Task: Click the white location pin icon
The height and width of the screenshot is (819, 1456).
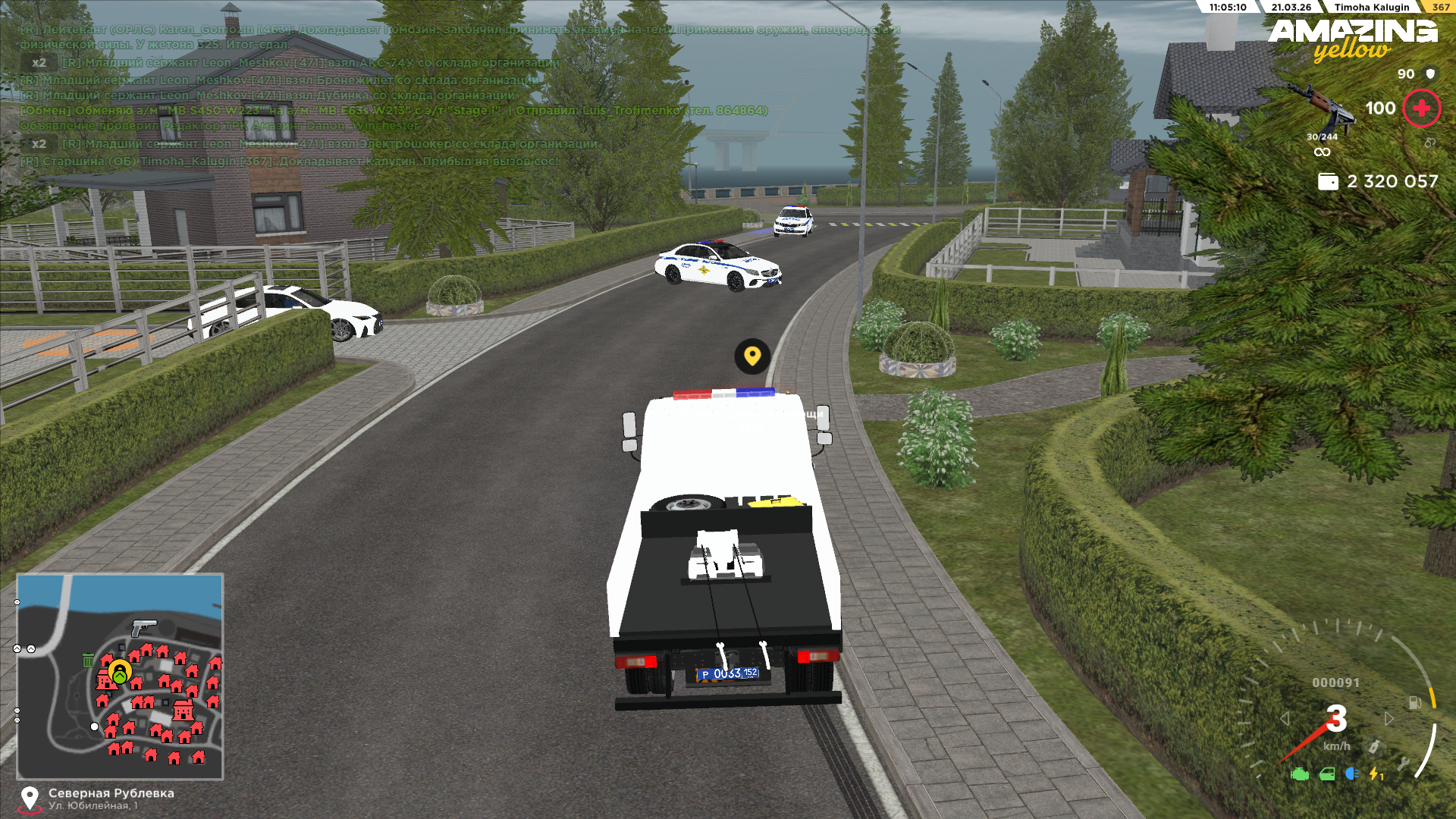Action: [30, 798]
